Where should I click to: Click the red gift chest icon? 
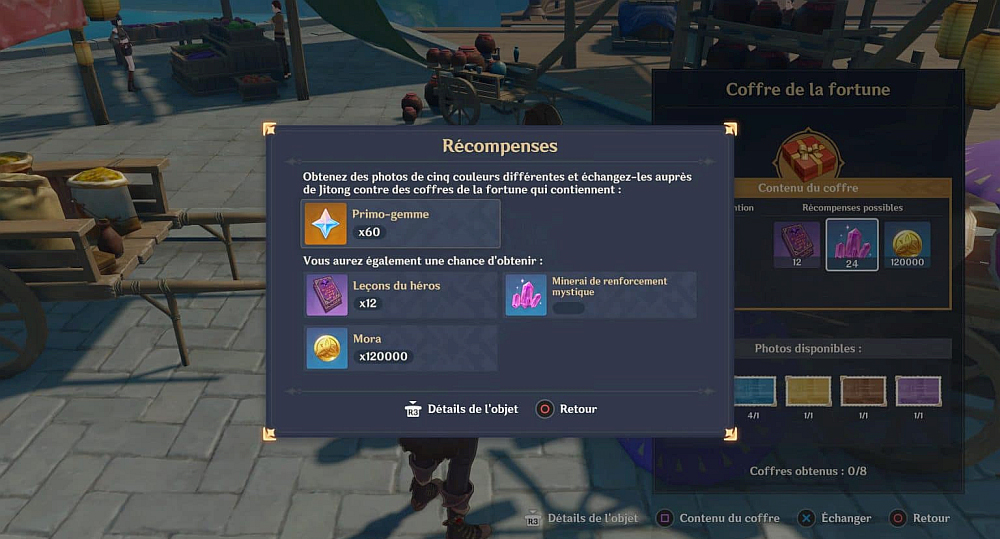pos(808,157)
